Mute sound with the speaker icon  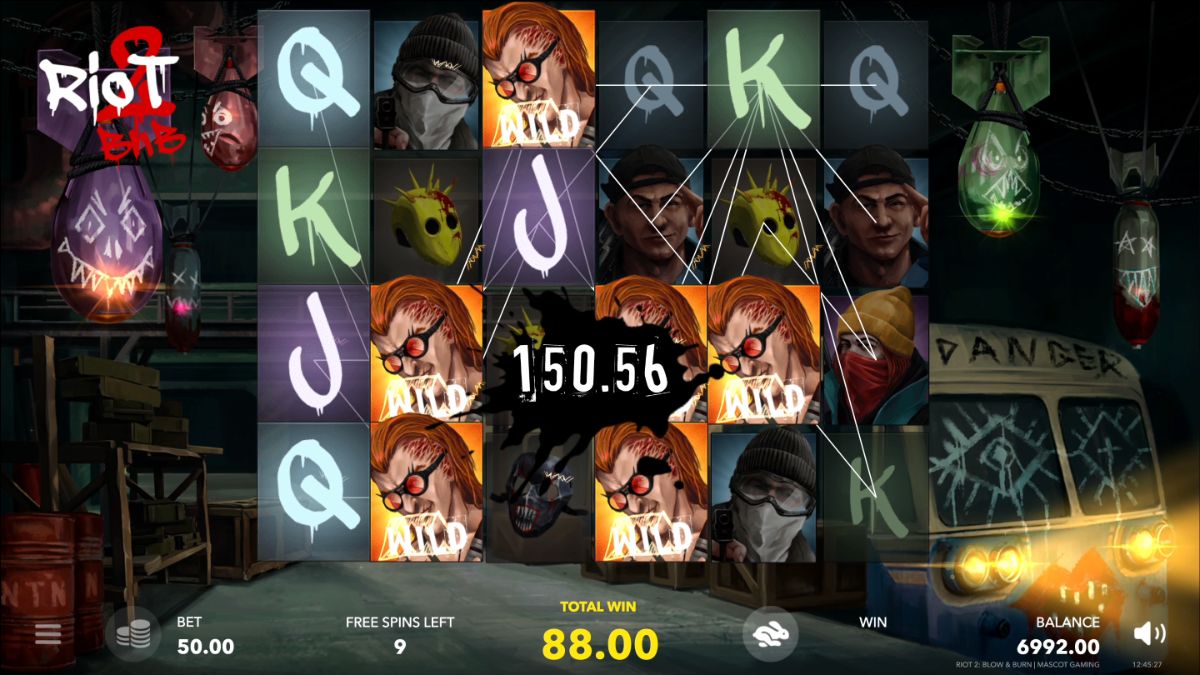1150,632
